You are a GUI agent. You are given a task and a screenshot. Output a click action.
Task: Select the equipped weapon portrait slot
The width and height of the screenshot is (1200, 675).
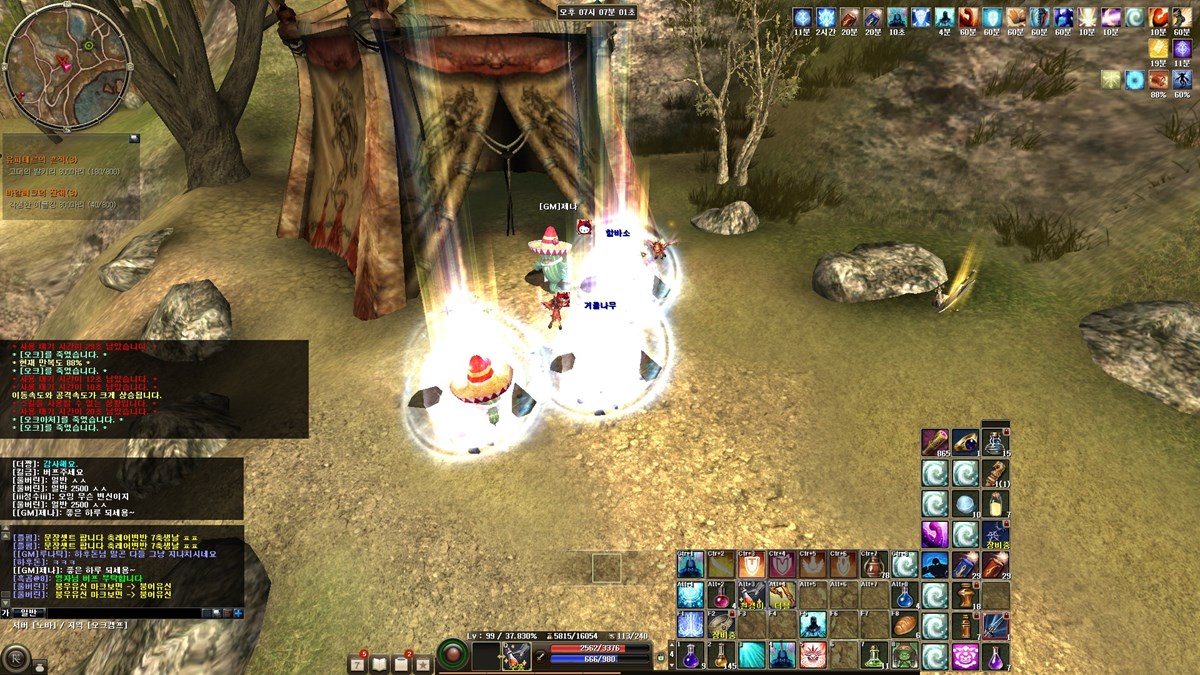coord(516,656)
